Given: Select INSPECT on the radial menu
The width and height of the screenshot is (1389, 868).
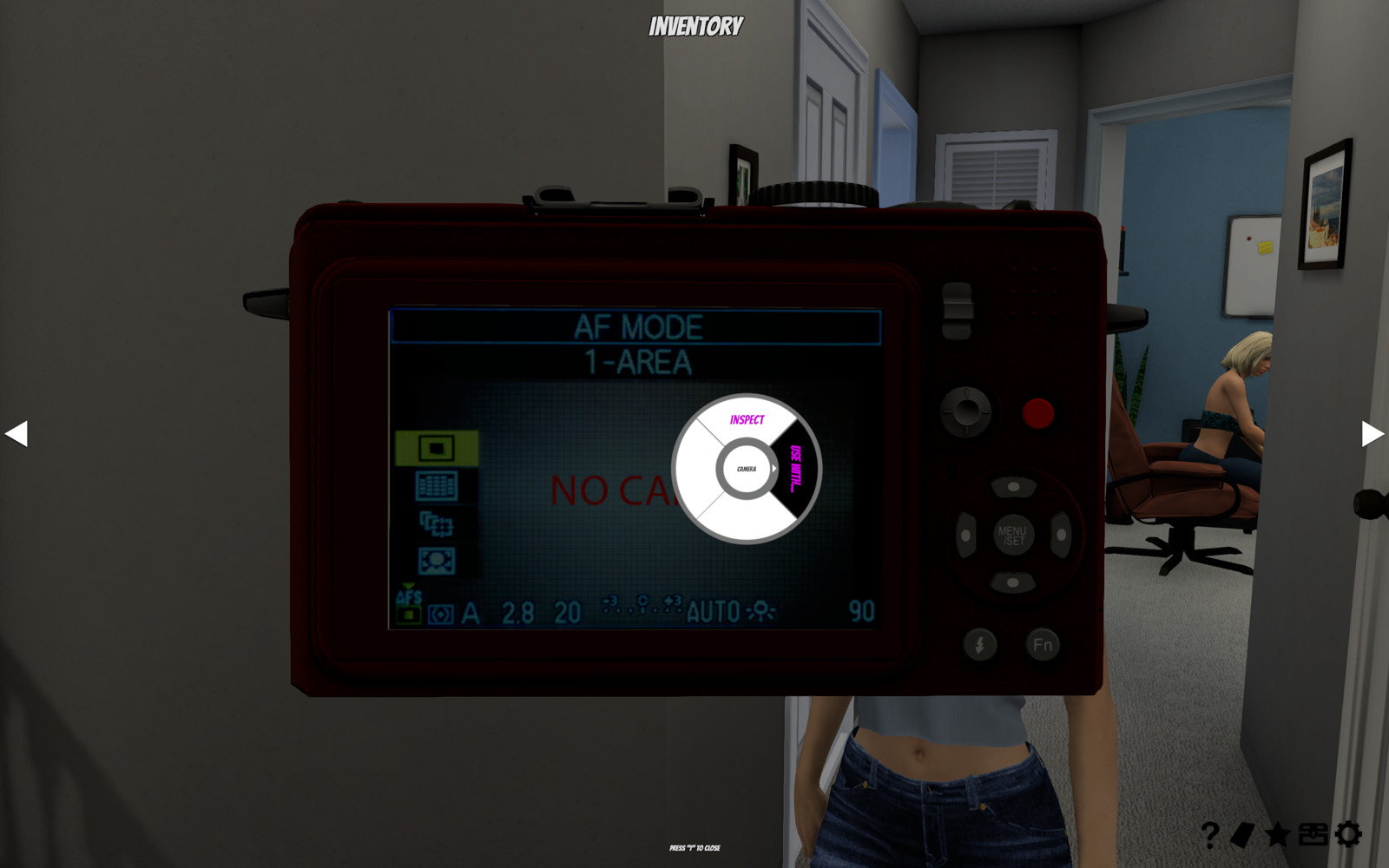Looking at the screenshot, I should (x=747, y=420).
